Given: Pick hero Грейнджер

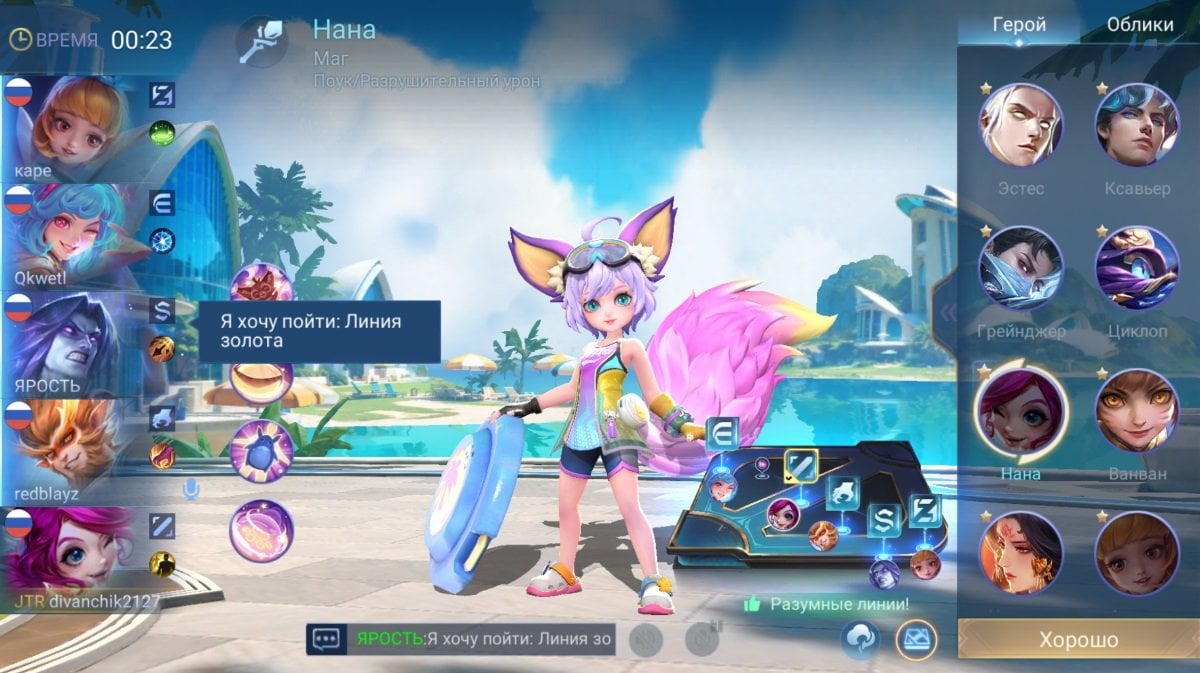Looking at the screenshot, I should 1020,268.
